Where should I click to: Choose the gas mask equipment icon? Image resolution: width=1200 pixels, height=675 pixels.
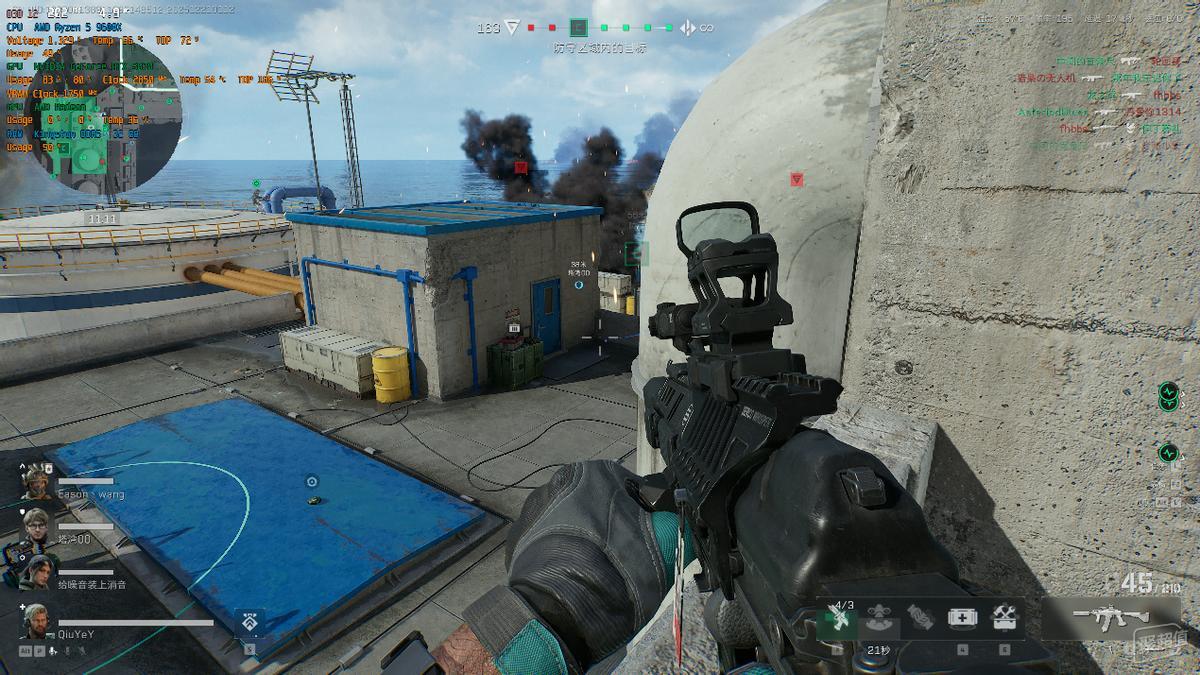(x=879, y=619)
